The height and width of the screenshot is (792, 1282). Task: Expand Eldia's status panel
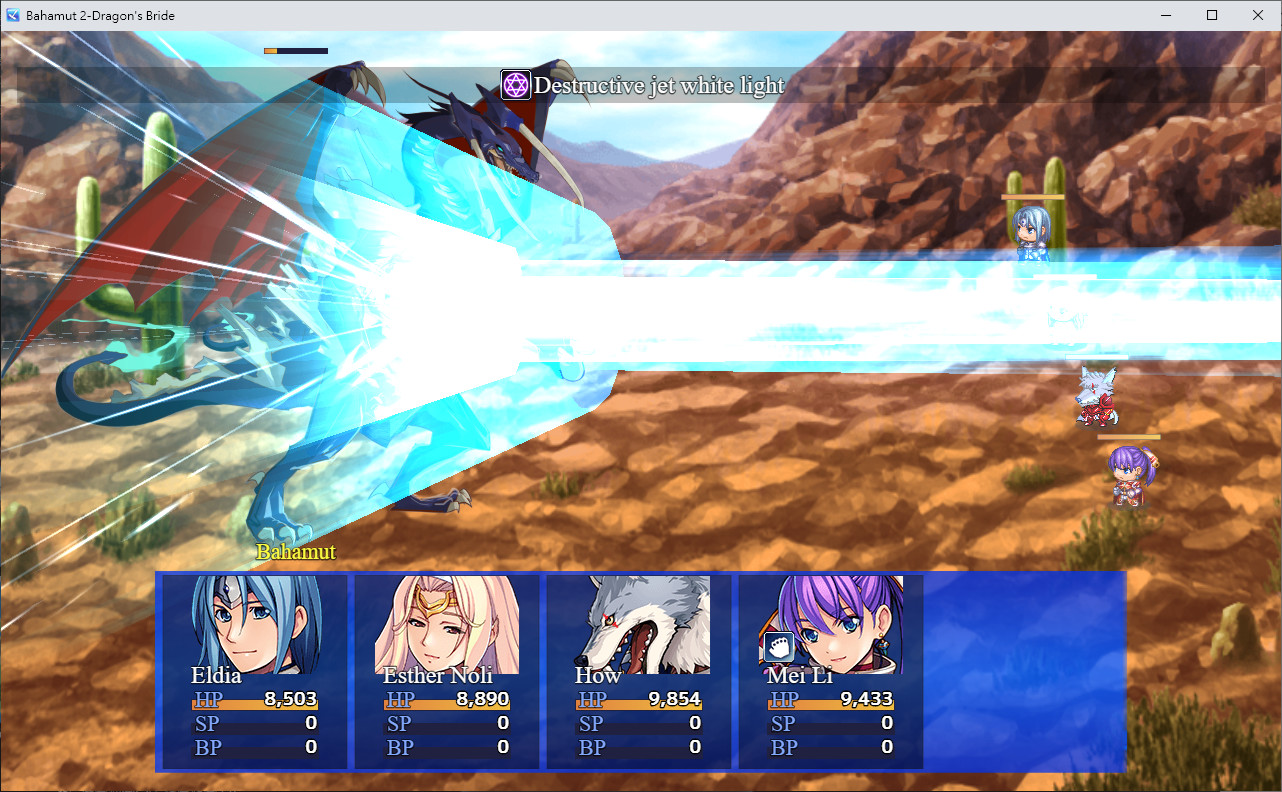pos(255,672)
